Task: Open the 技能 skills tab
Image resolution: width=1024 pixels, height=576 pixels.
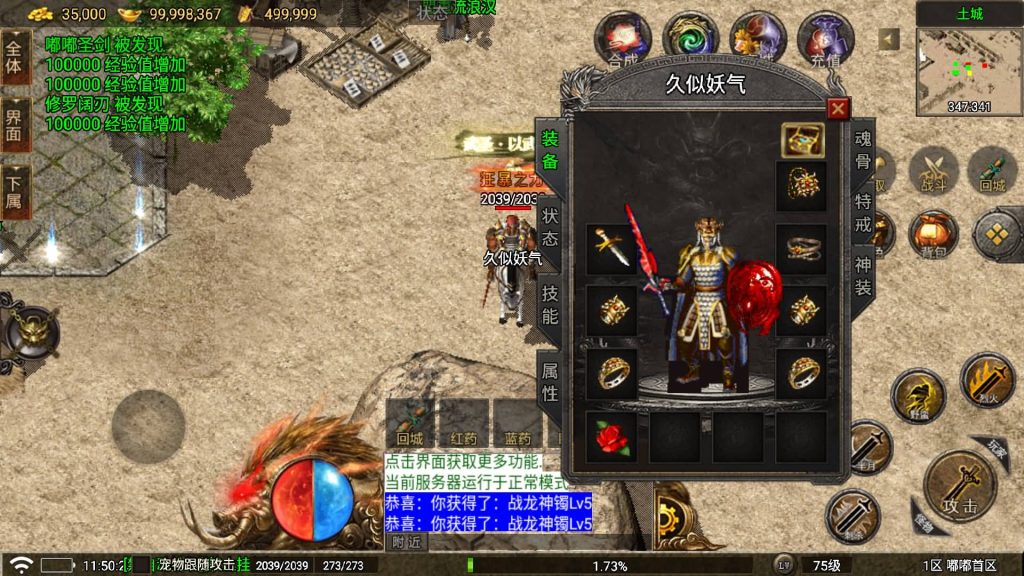Action: (x=550, y=304)
